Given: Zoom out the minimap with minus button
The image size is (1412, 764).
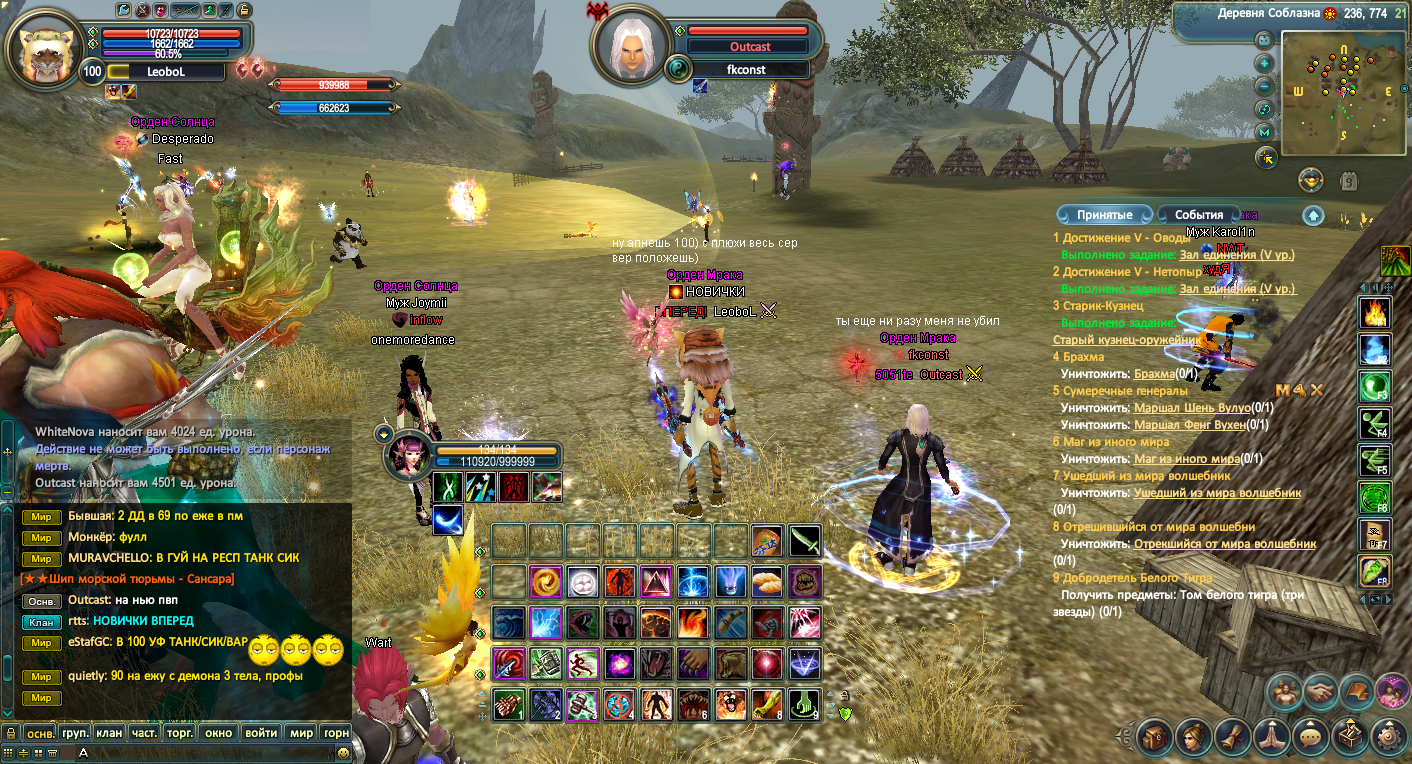Looking at the screenshot, I should point(1265,86).
